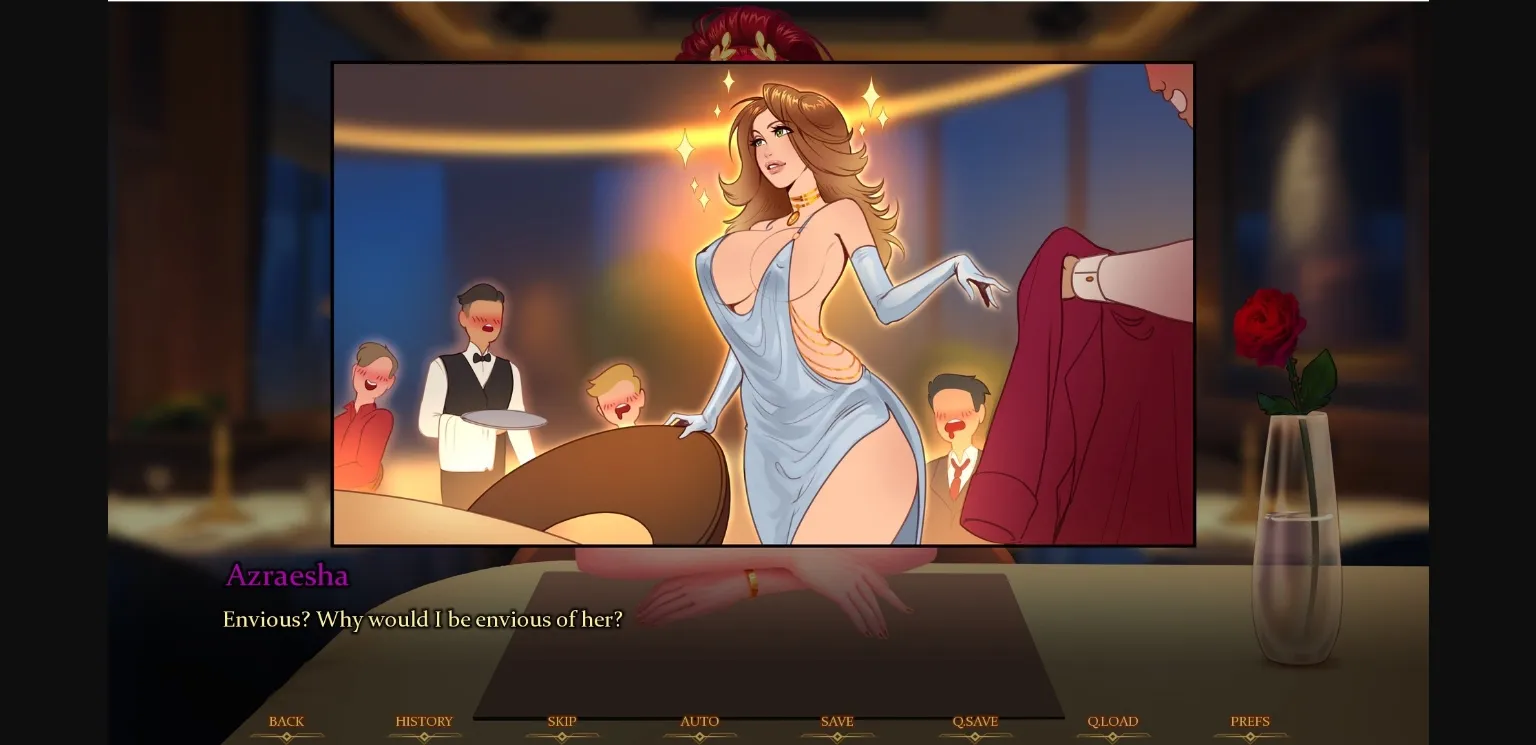
Task: Perform a quick save with Q.SAVE
Action: (x=975, y=720)
